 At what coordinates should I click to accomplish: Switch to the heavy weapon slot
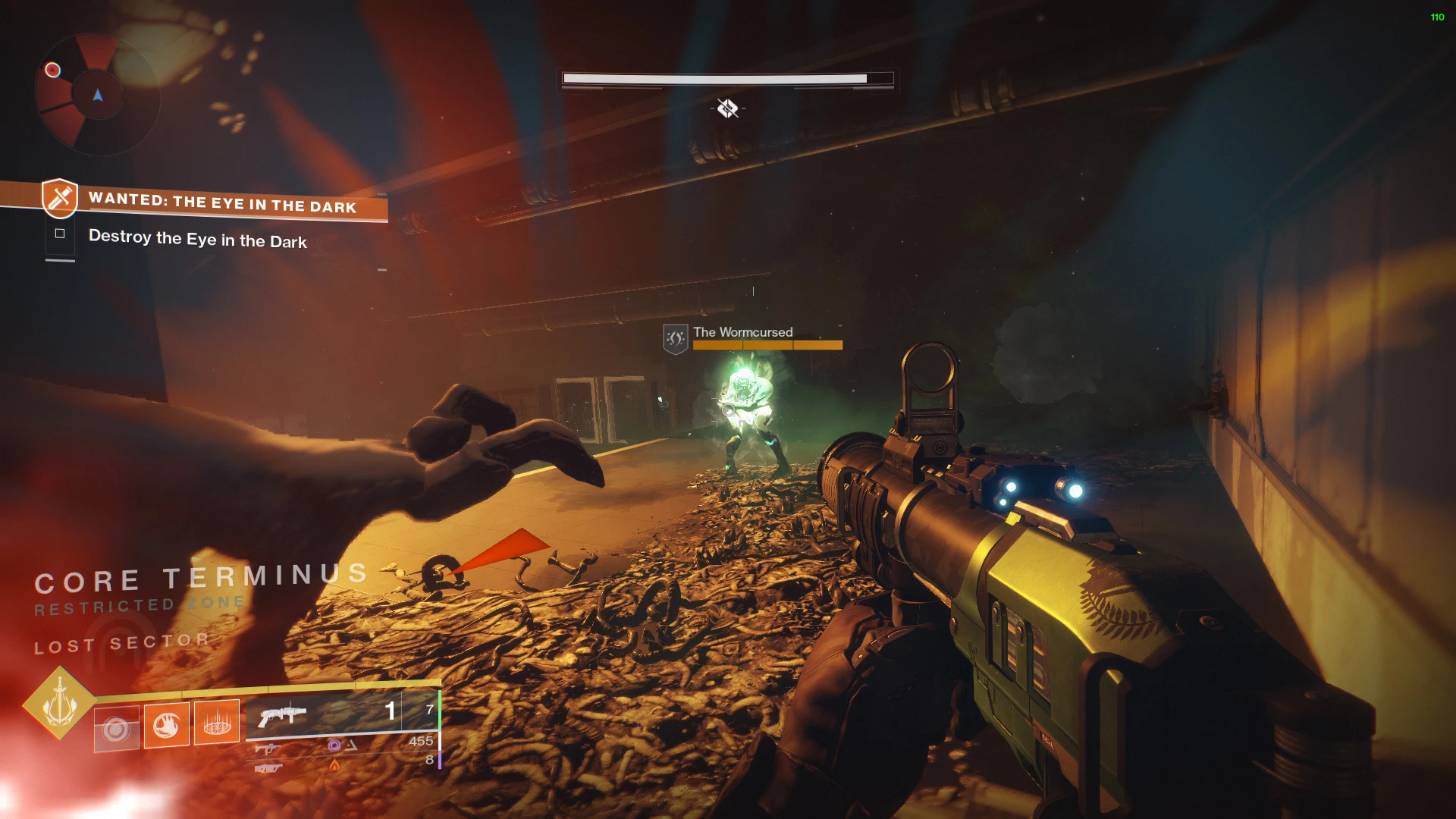tap(268, 768)
